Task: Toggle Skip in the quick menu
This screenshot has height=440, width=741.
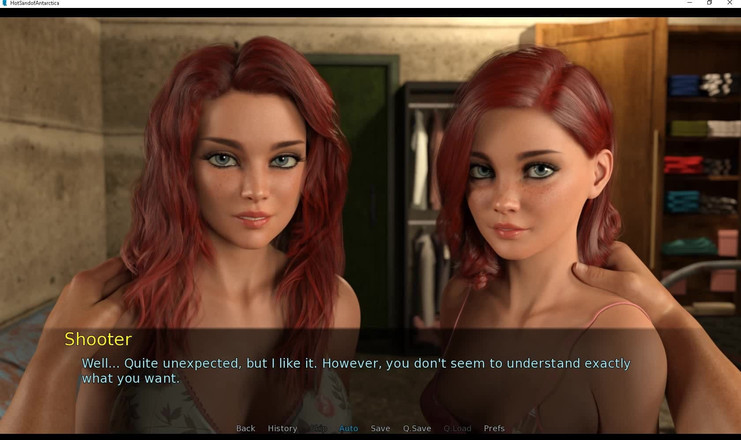Action: click(x=318, y=428)
